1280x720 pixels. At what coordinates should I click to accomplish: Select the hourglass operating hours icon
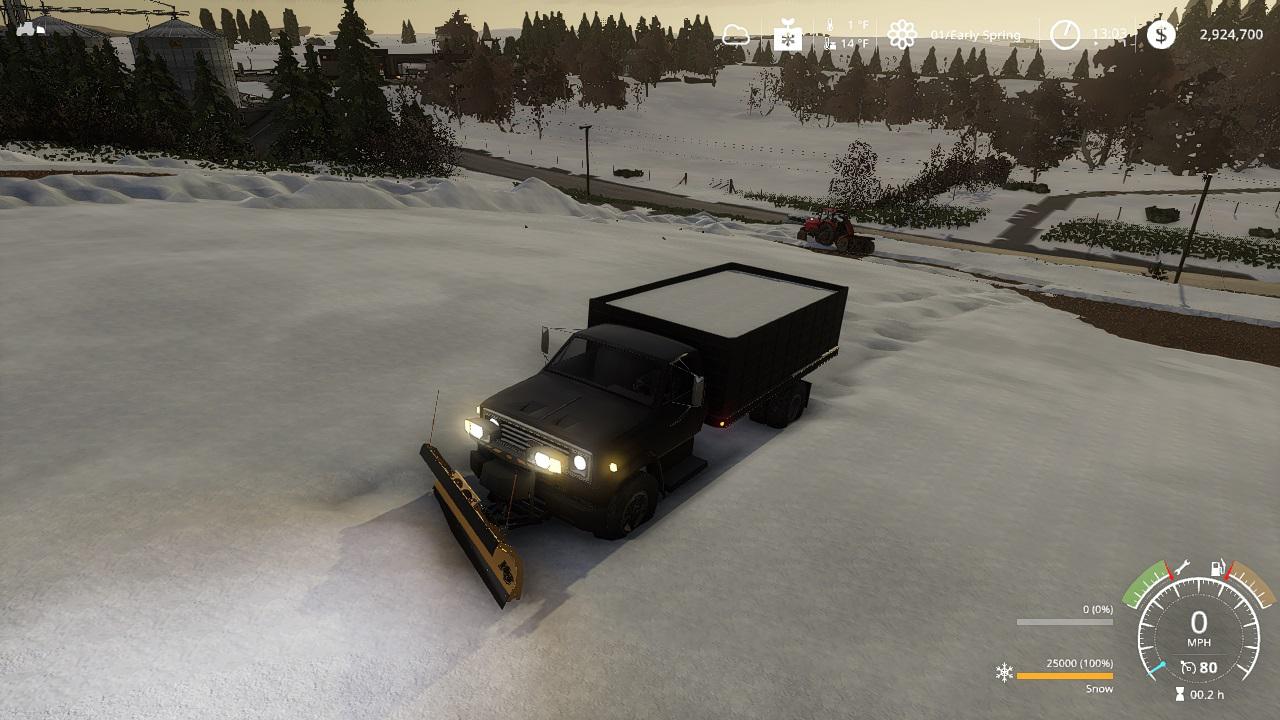pyautogui.click(x=1180, y=694)
